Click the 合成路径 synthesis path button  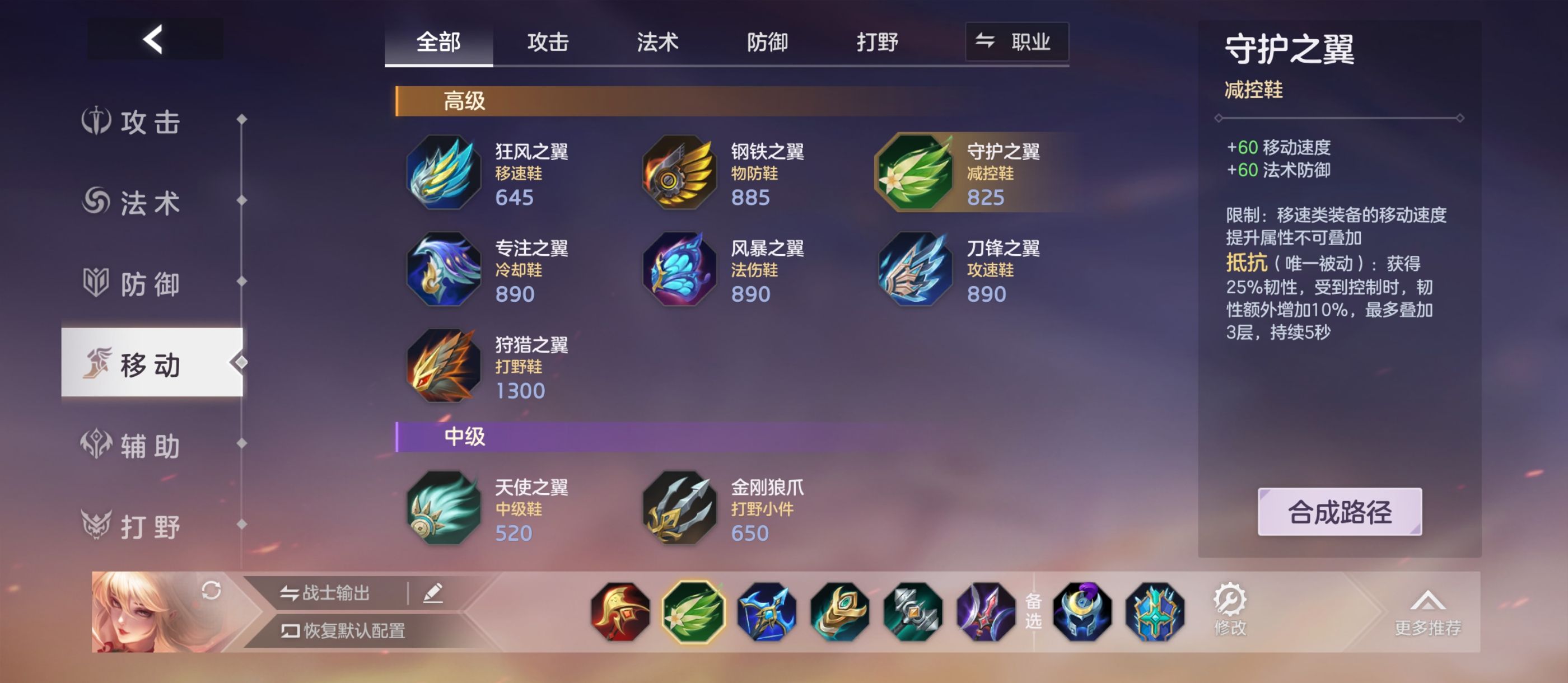pos(1339,513)
